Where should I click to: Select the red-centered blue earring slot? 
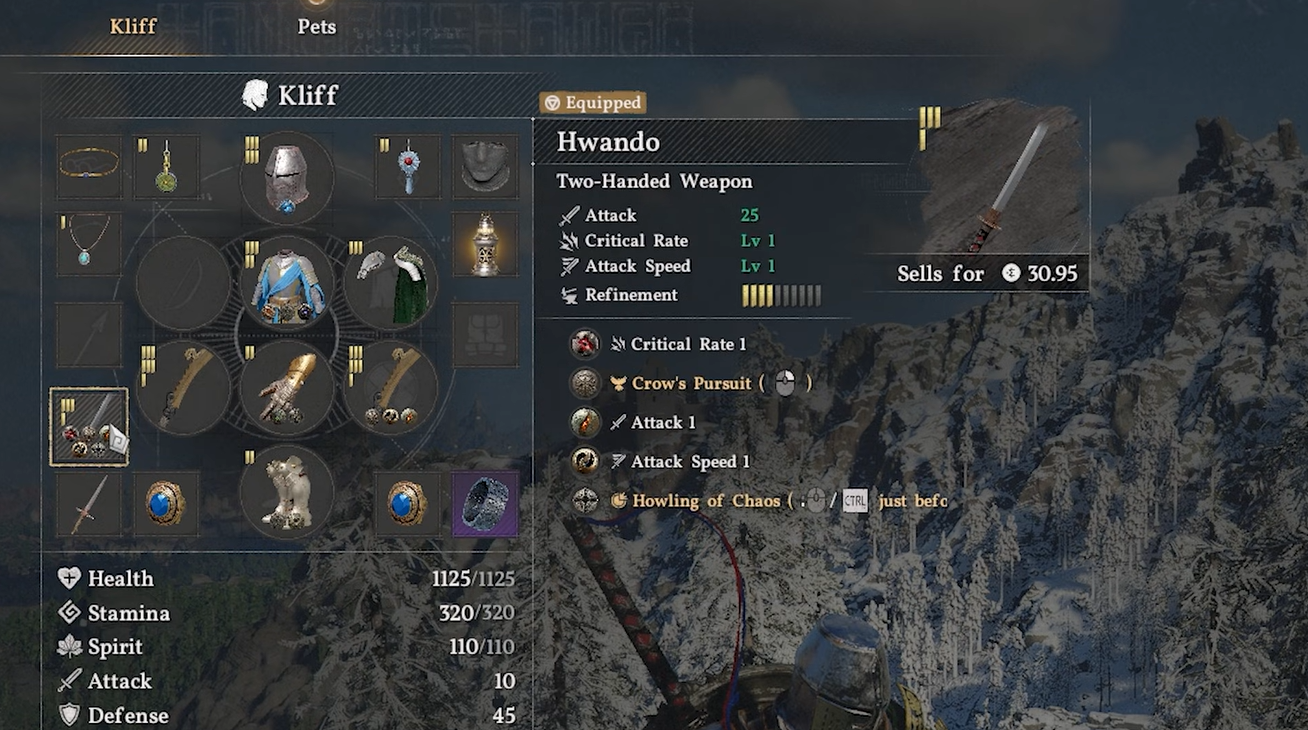407,166
